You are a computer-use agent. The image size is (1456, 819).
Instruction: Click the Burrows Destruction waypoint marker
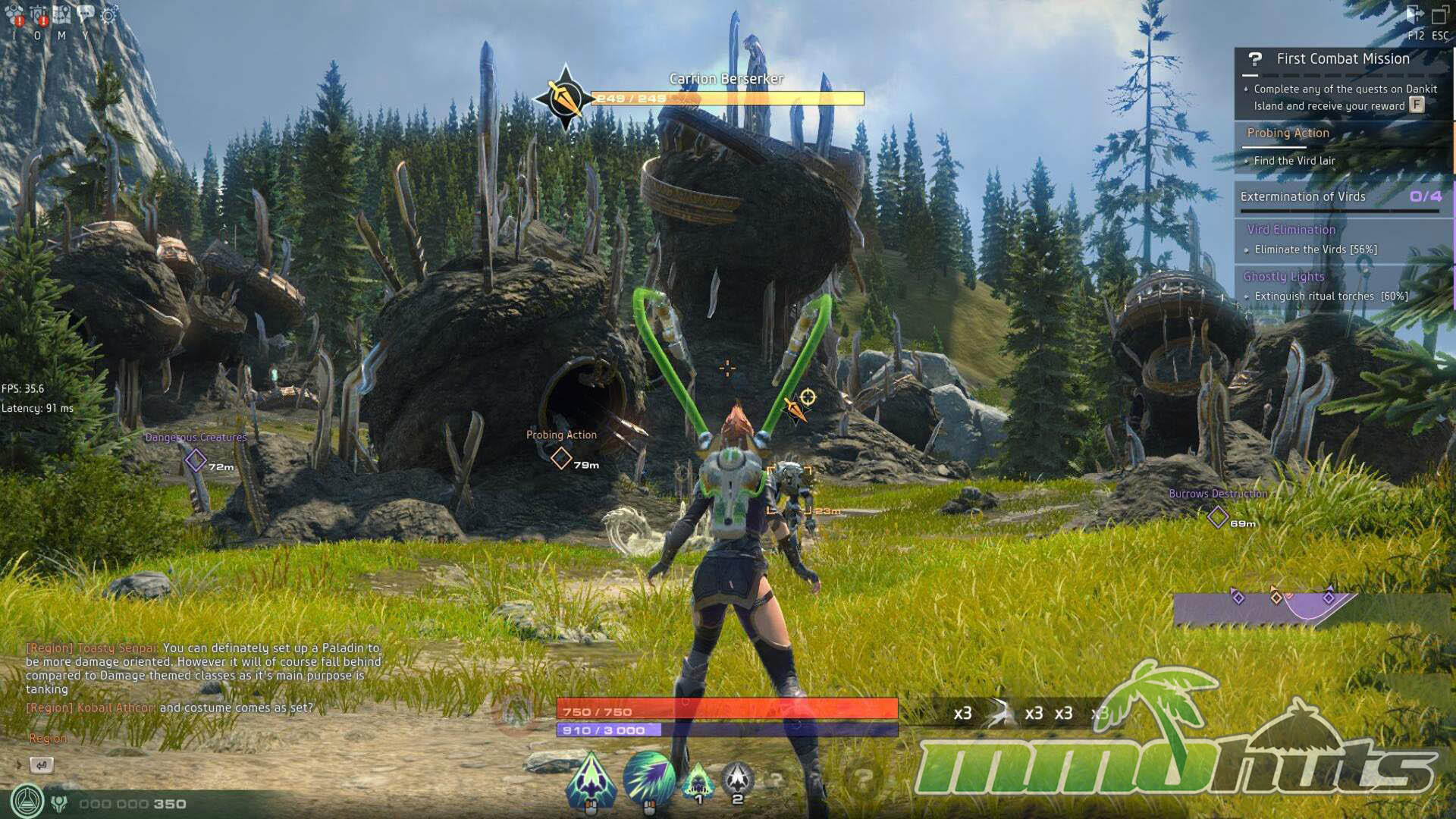1218,516
